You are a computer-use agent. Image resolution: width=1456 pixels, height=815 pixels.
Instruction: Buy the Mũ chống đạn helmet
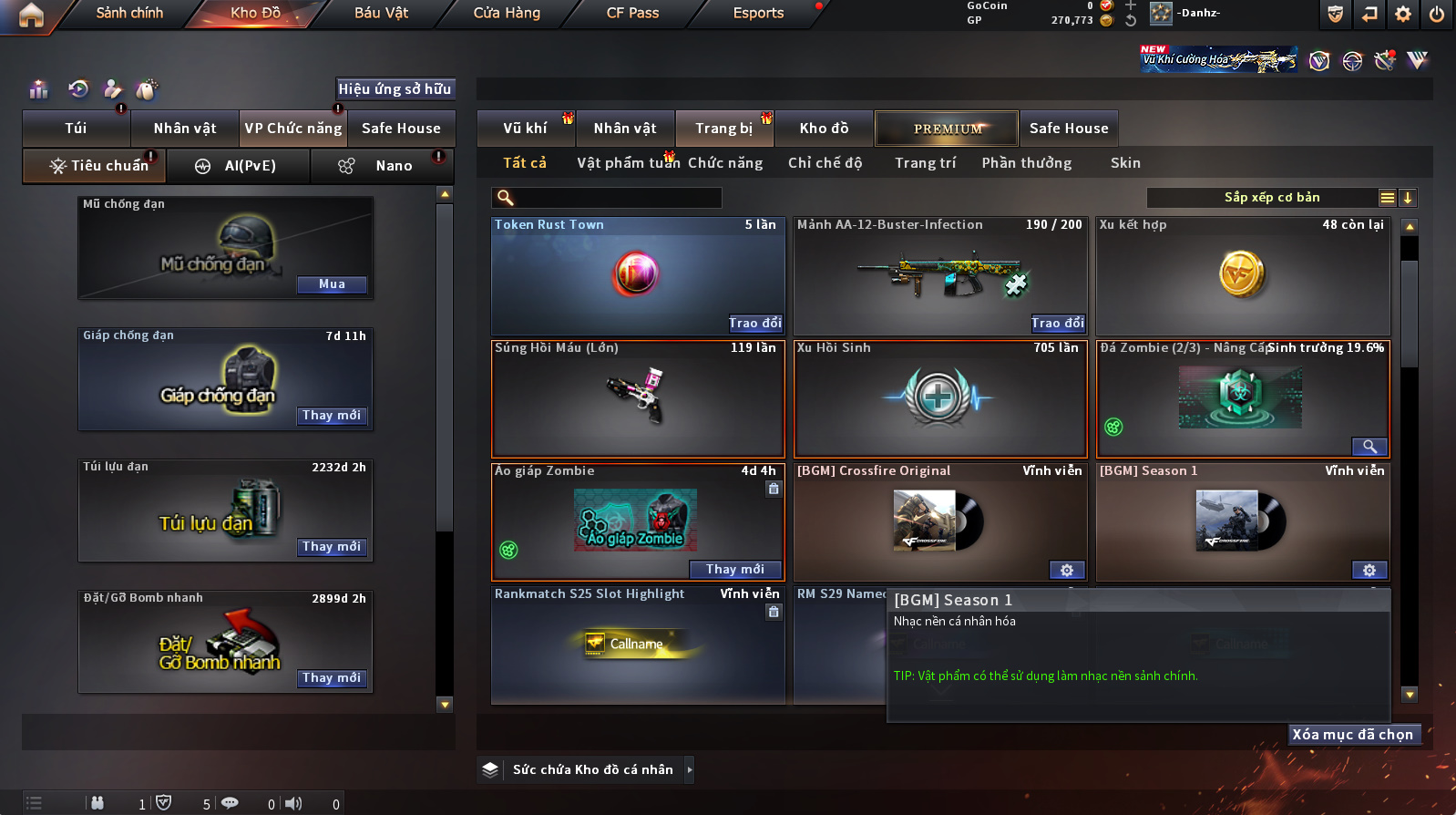(x=332, y=284)
